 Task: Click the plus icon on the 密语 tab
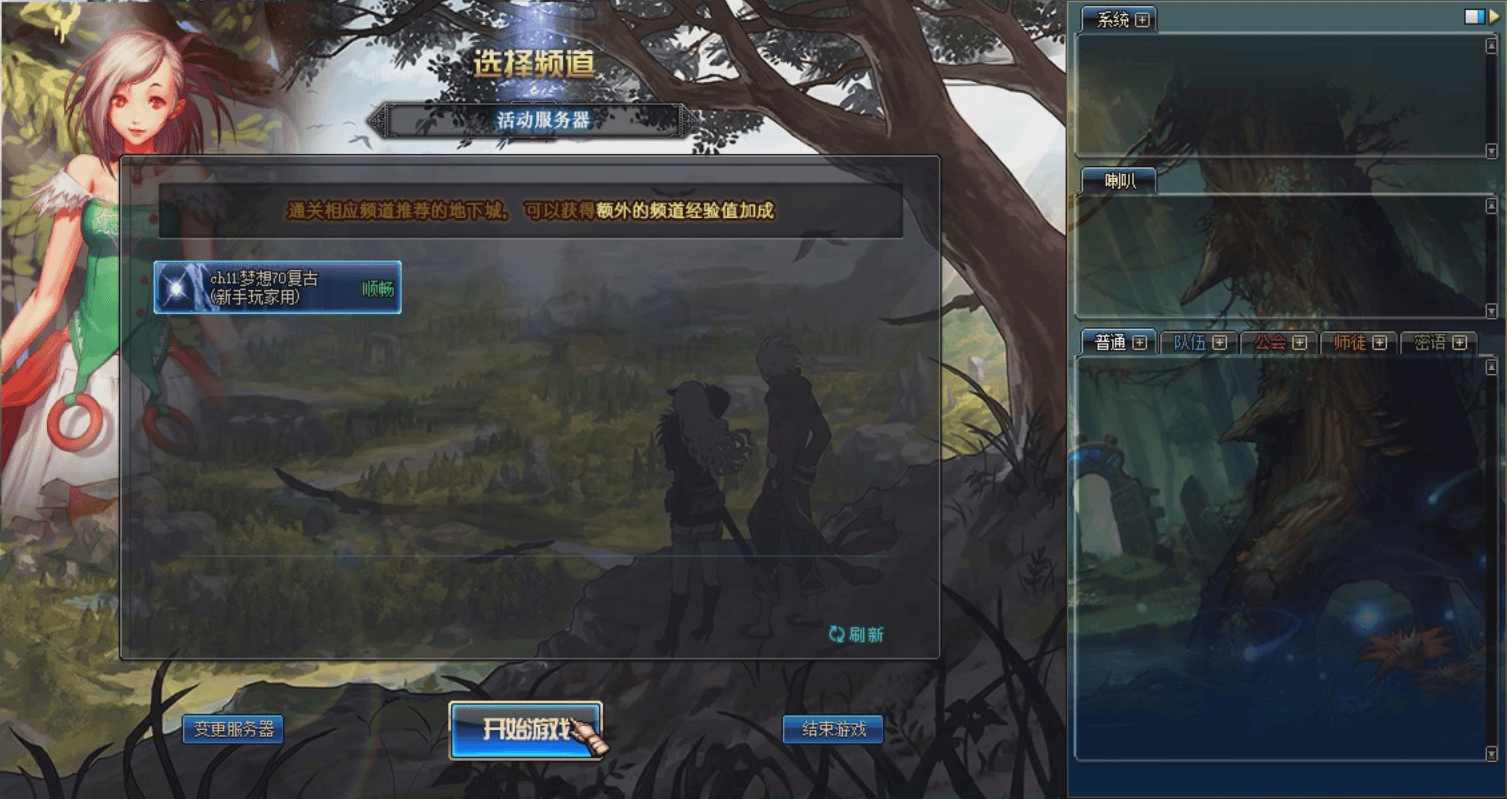click(1459, 341)
